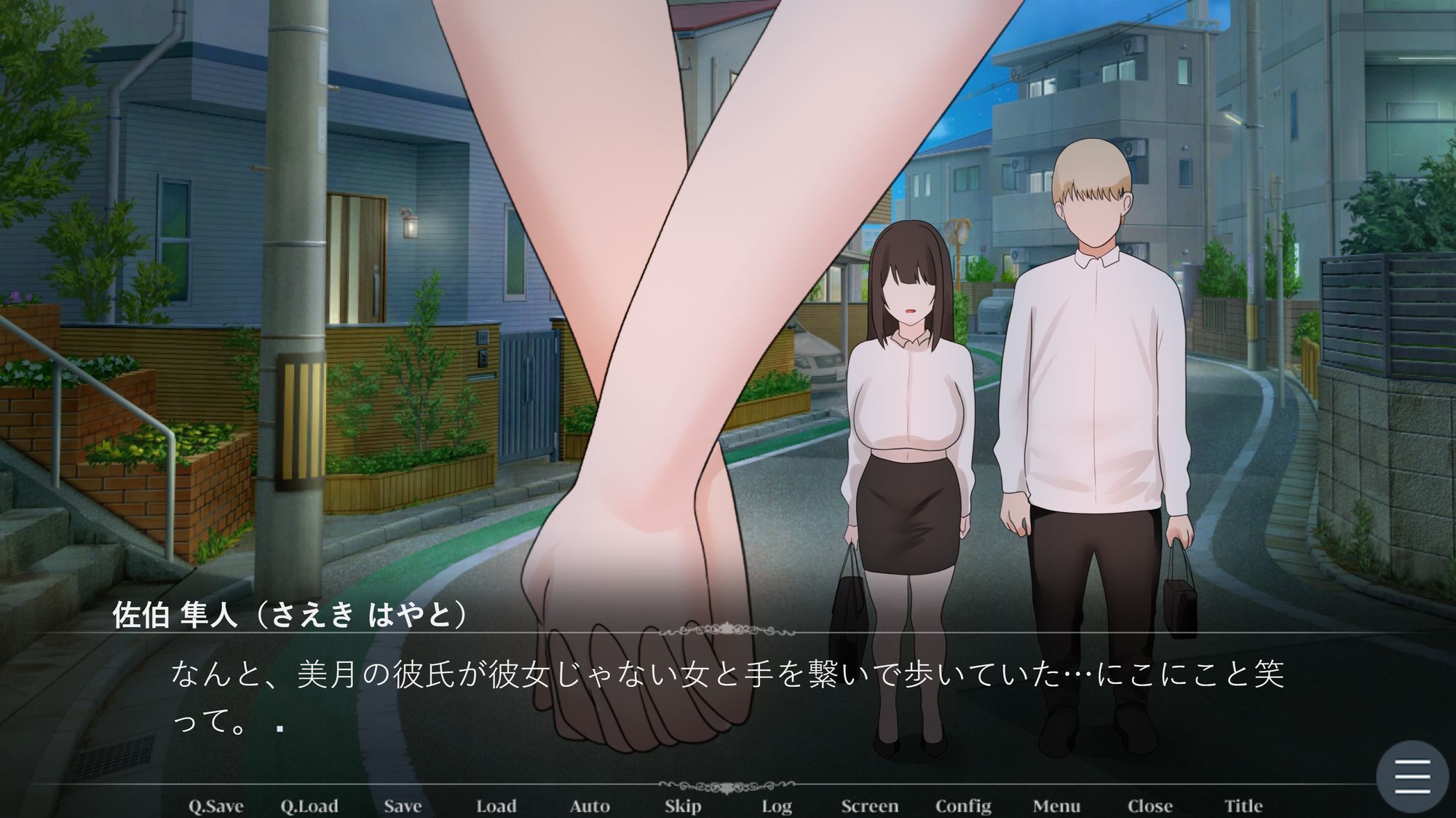
Task: Capture a screenshot using Screen
Action: 870,806
